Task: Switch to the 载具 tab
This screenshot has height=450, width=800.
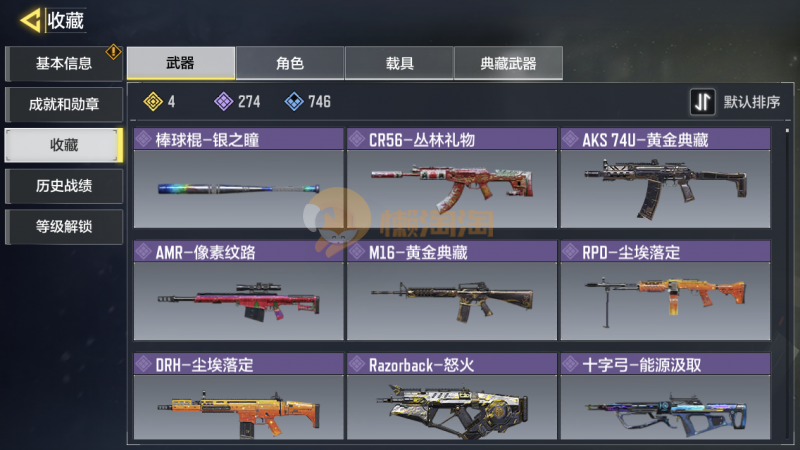Action: point(399,63)
